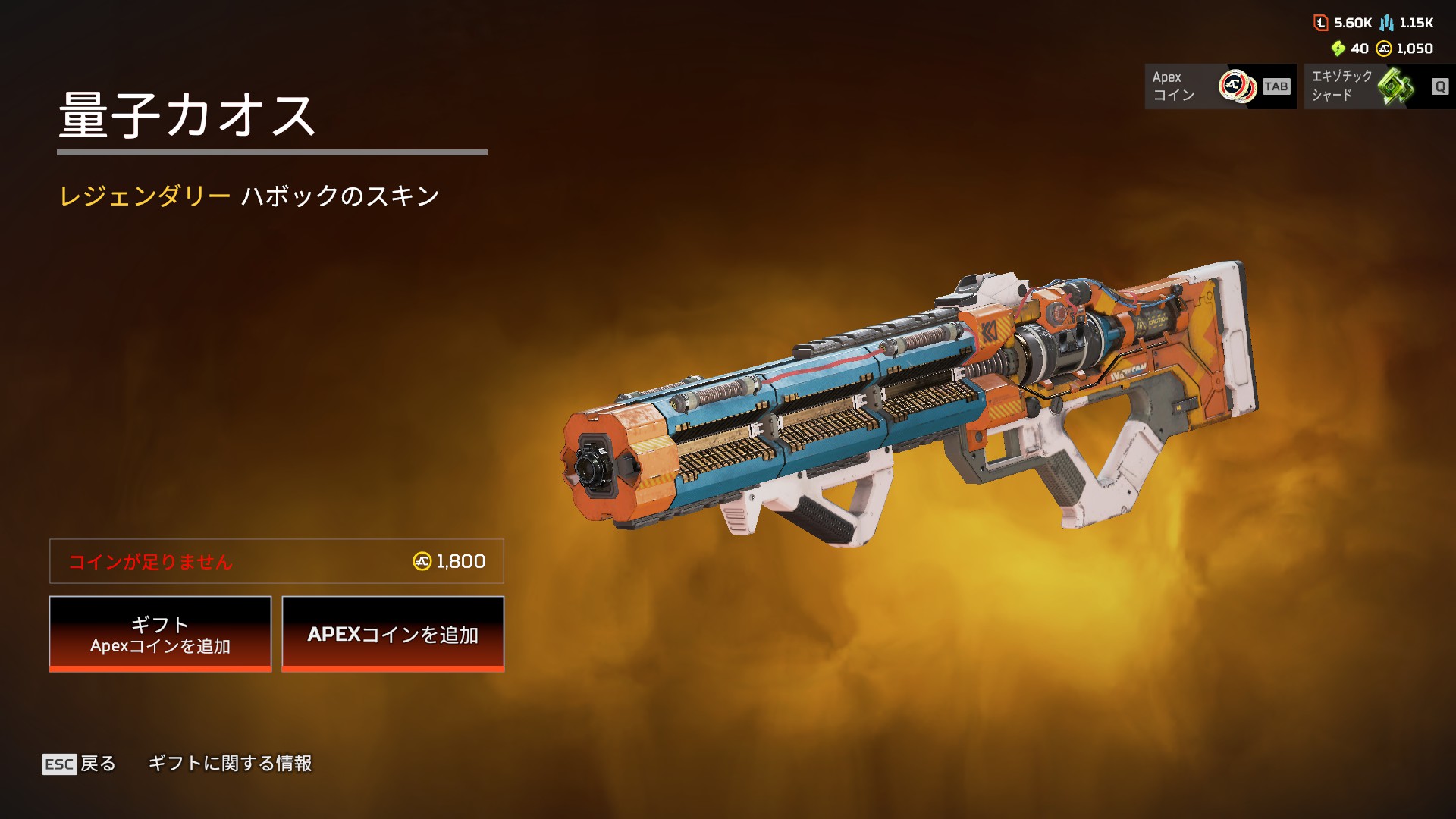The image size is (1456, 819).
Task: Click the APEXコインを追加 button
Action: (393, 634)
